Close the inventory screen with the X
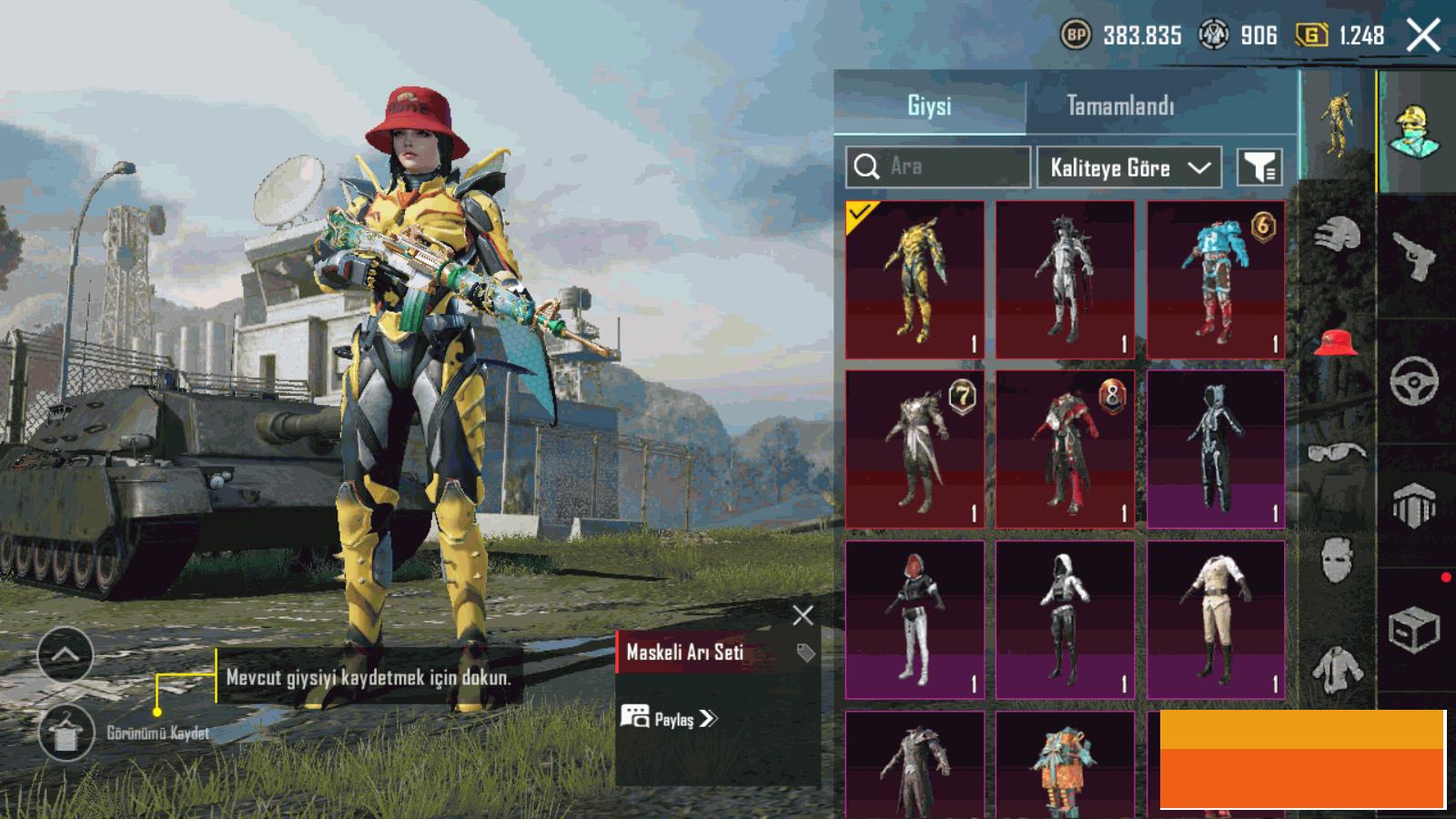 (x=1423, y=36)
